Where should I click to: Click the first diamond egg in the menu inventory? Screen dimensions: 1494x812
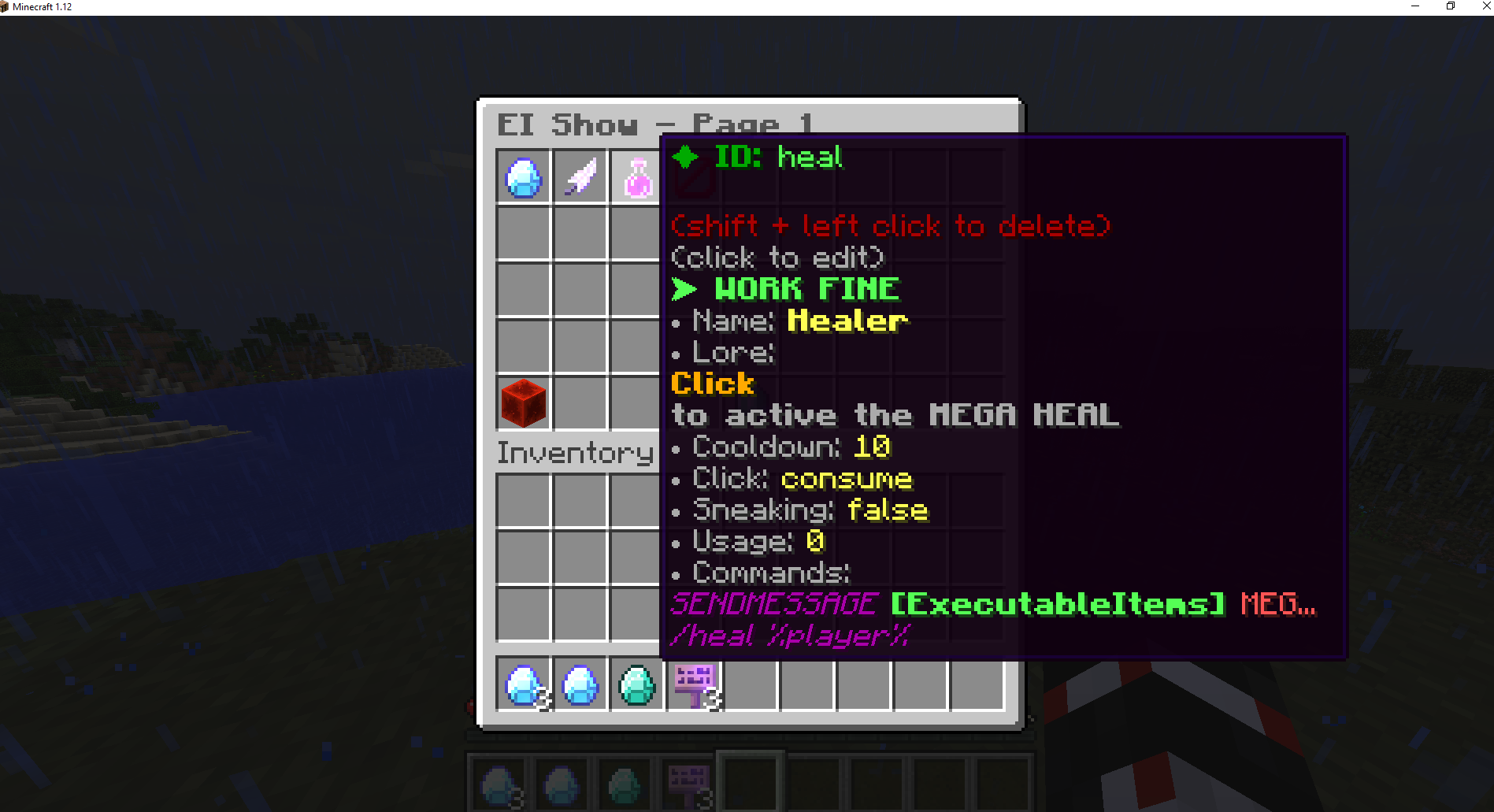click(523, 684)
